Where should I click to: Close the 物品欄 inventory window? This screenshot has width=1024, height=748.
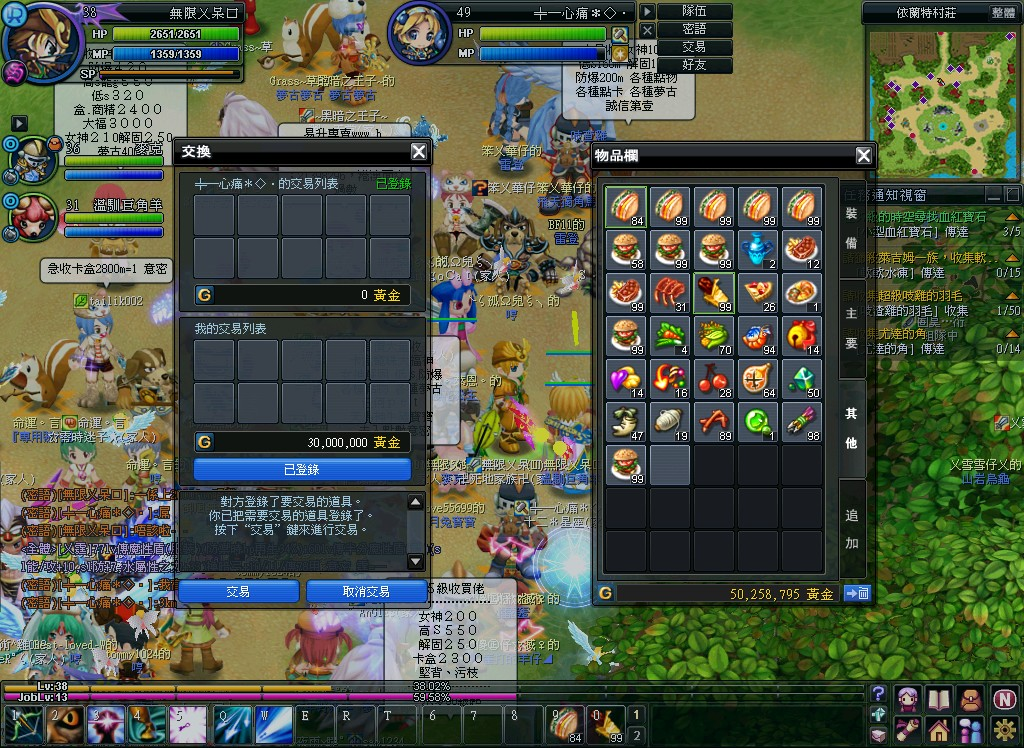tap(864, 155)
